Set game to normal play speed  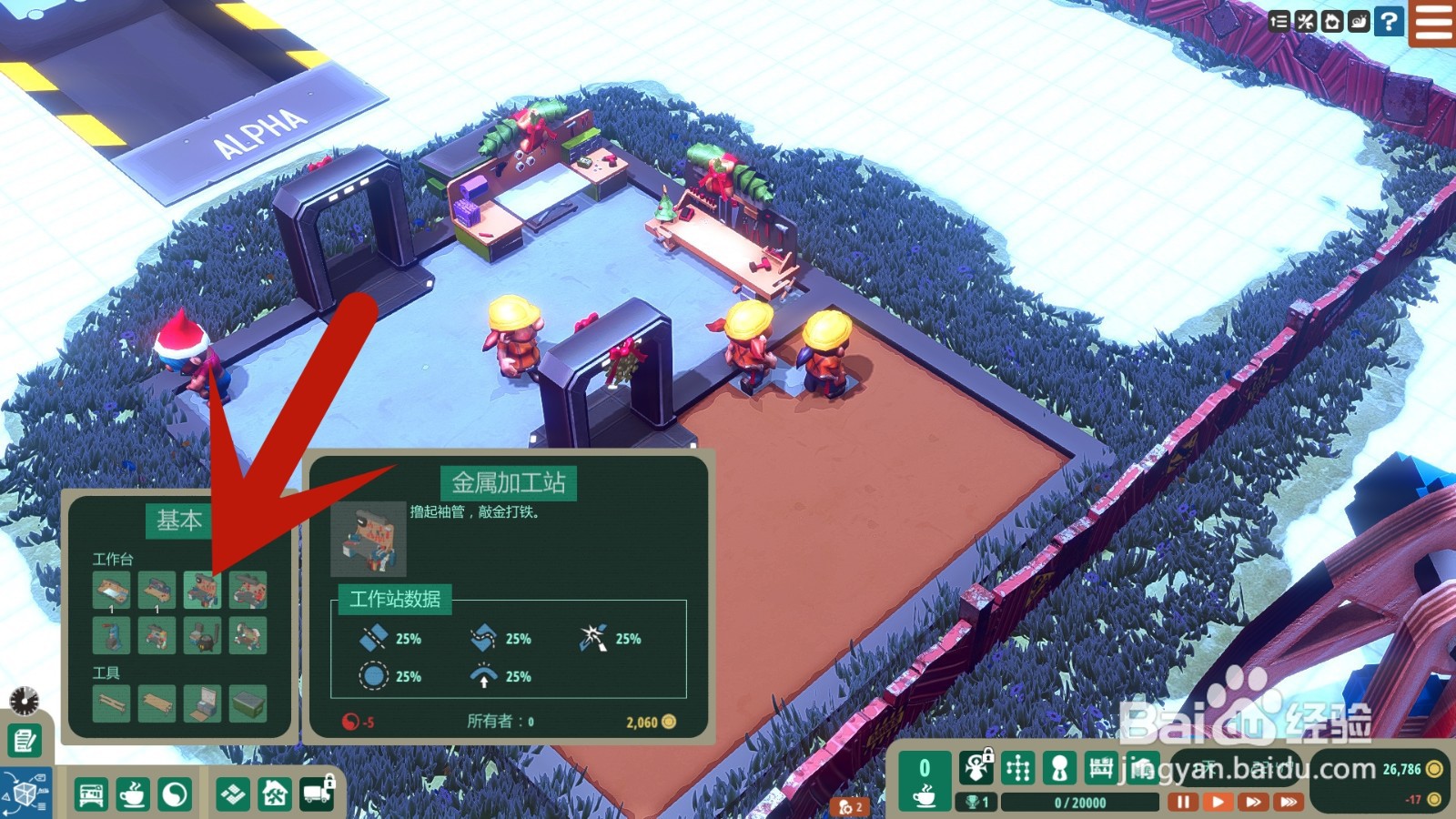coord(1217,802)
